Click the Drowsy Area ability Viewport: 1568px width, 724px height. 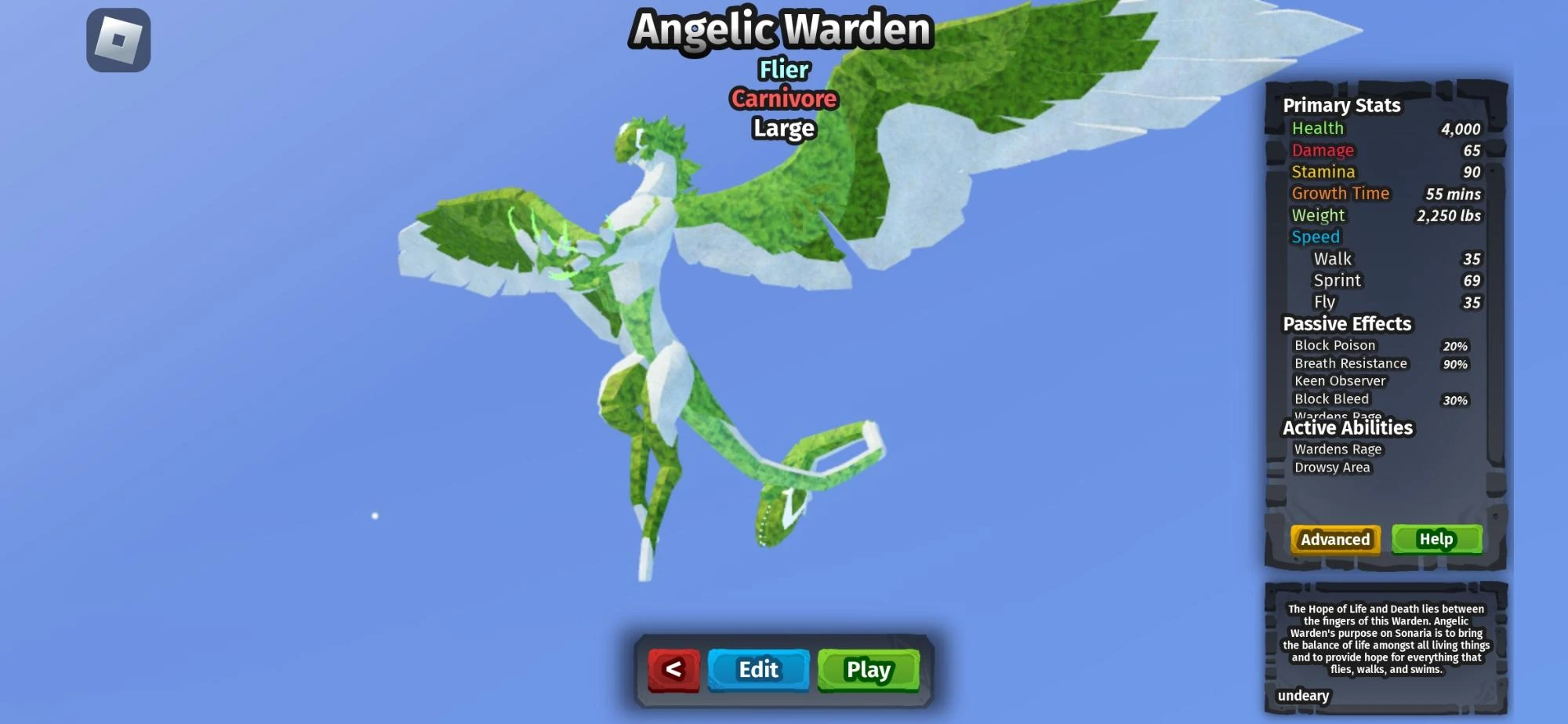coord(1332,467)
